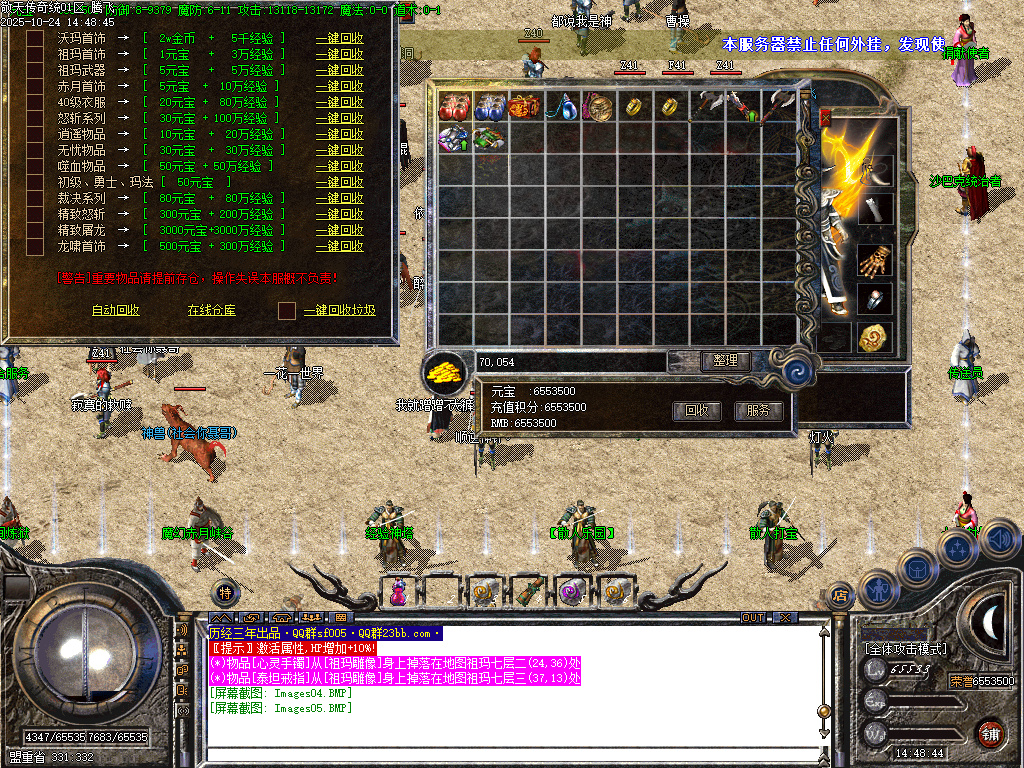Select the red potion bundle in the bag
This screenshot has height=768, width=1024.
tap(455, 106)
